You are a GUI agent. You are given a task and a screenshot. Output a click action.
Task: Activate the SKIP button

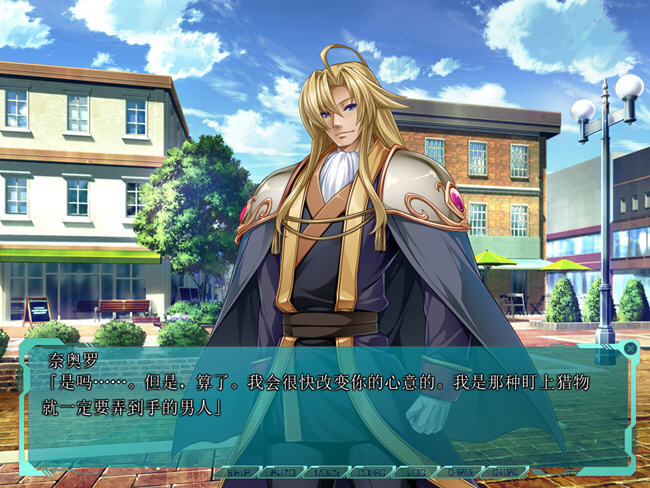point(239,472)
